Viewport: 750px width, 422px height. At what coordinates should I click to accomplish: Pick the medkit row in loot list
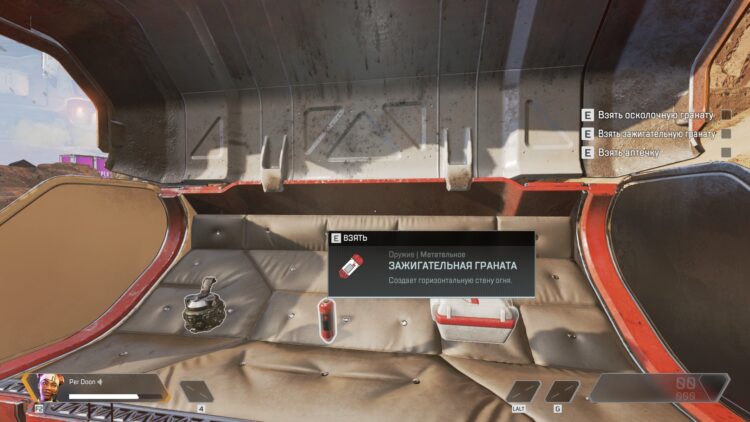637,151
